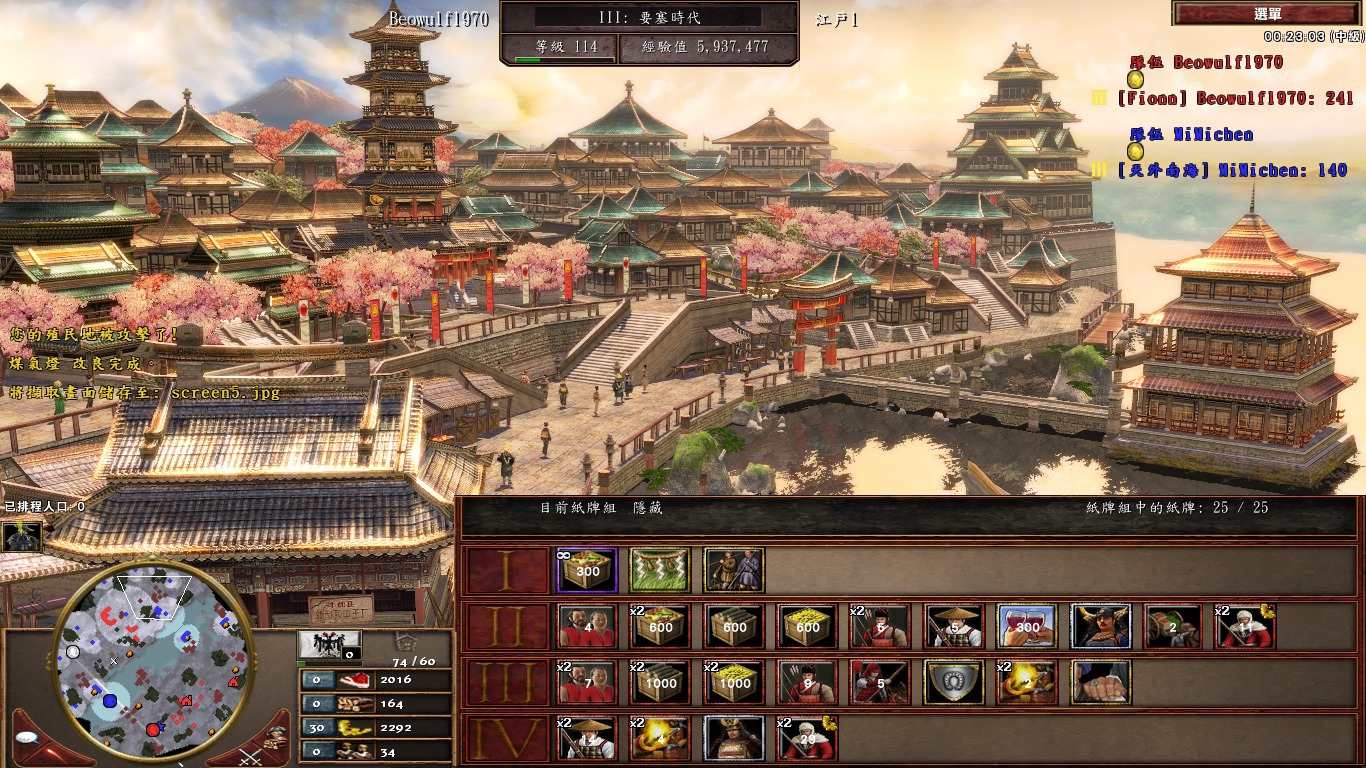1366x768 pixels.
Task: Choose the horseshoe shield upgrade card
Action: tap(954, 682)
